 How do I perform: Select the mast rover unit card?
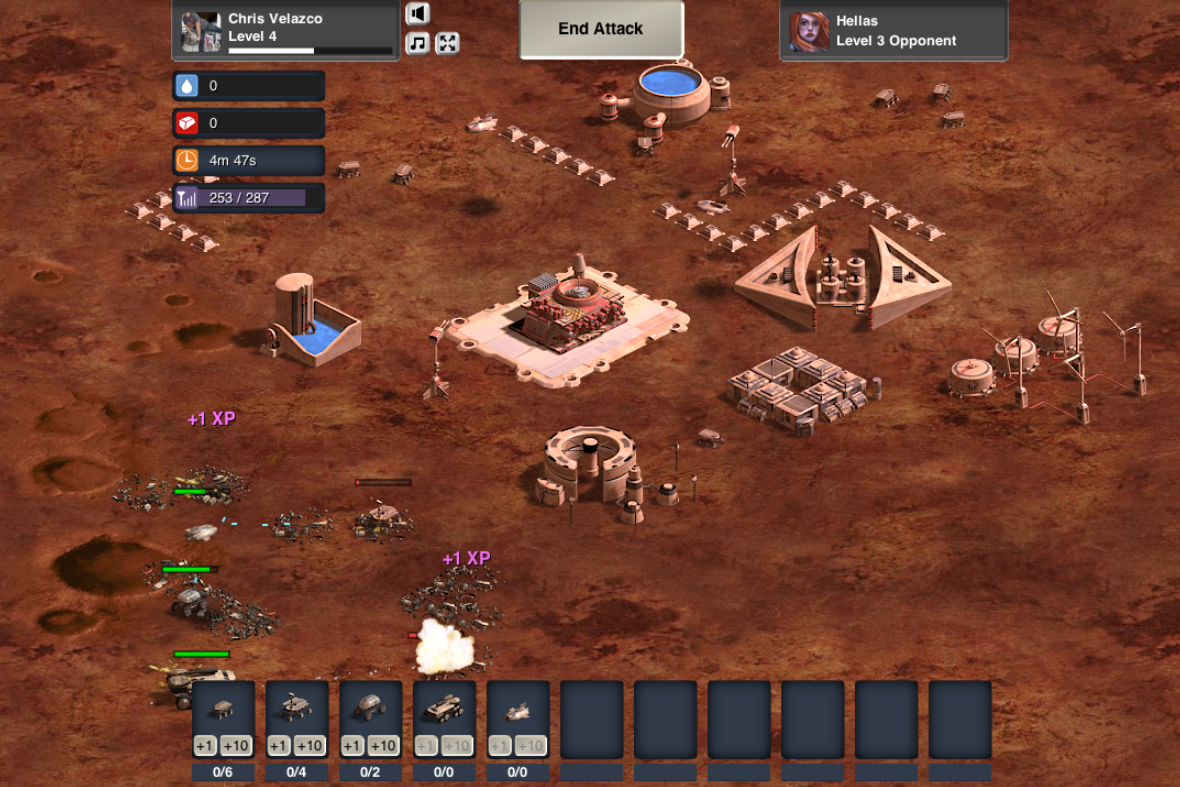coord(297,710)
